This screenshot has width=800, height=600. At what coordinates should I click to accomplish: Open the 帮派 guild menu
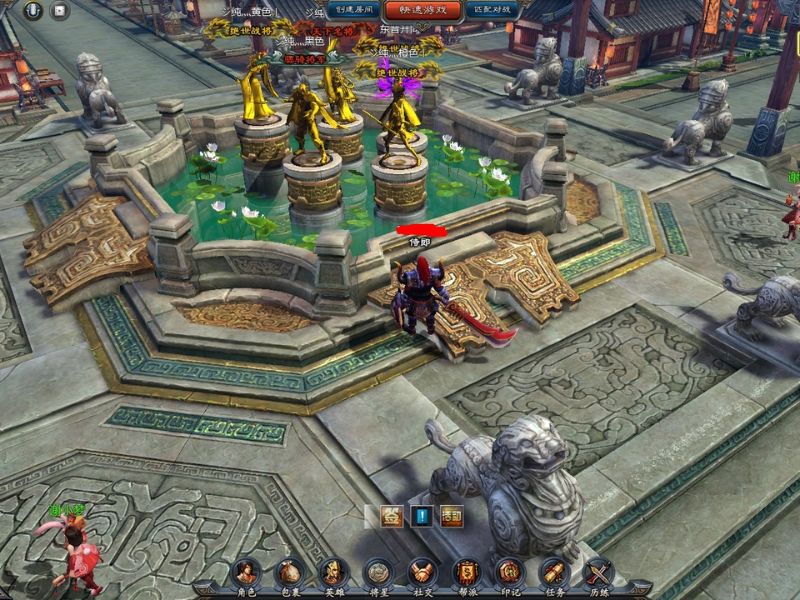[x=466, y=574]
